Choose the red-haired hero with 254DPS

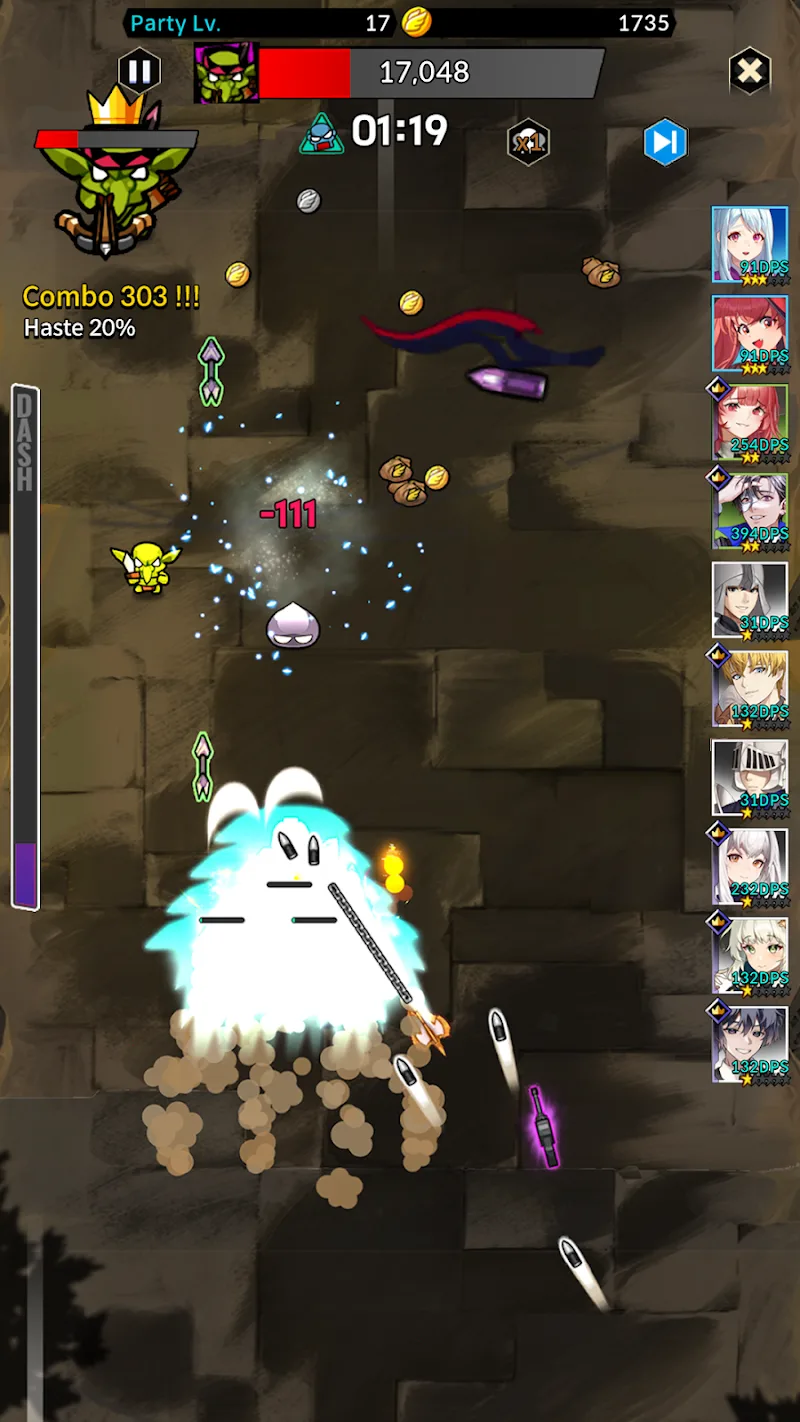click(x=750, y=422)
